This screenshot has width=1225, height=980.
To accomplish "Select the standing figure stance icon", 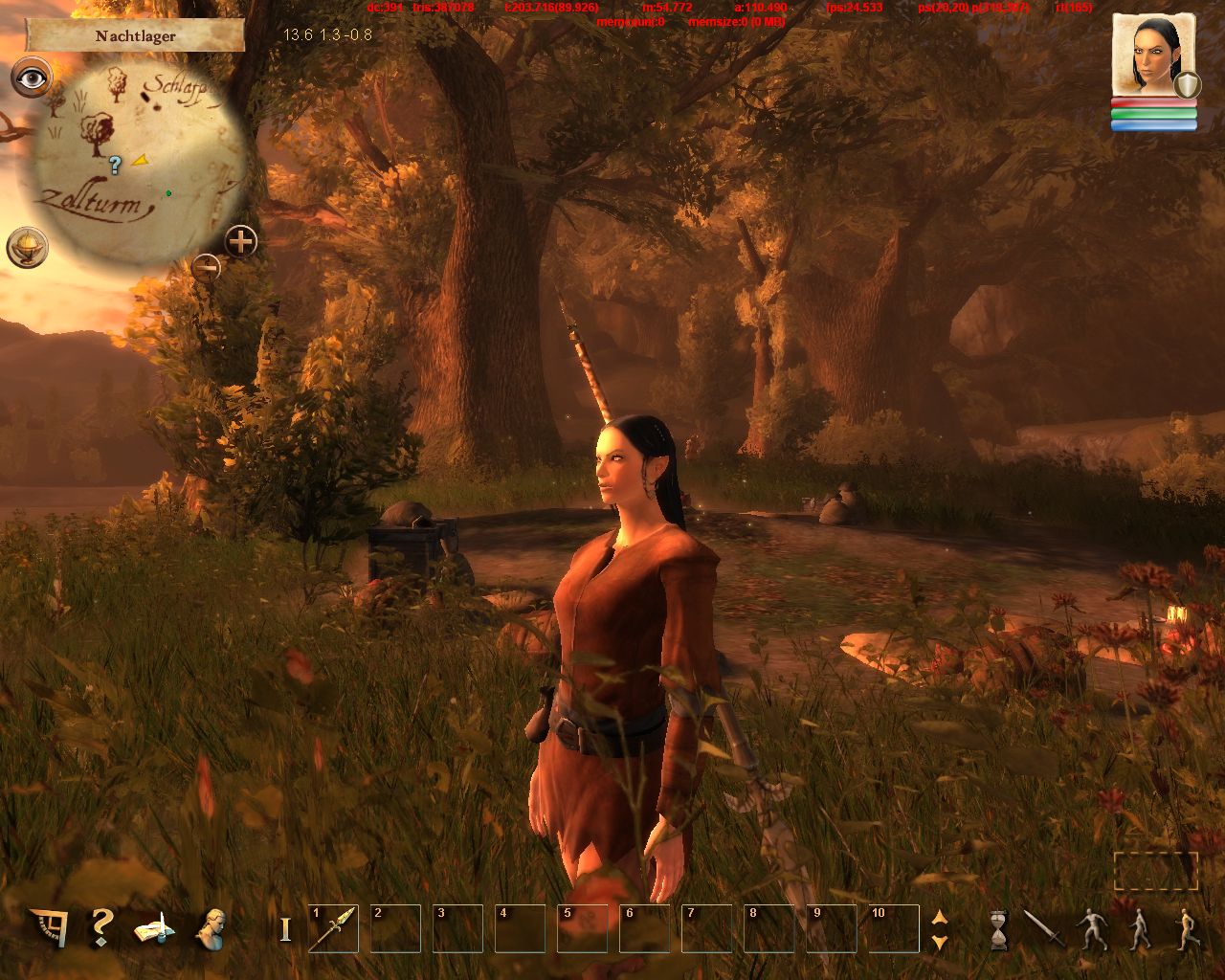I will (x=1091, y=929).
